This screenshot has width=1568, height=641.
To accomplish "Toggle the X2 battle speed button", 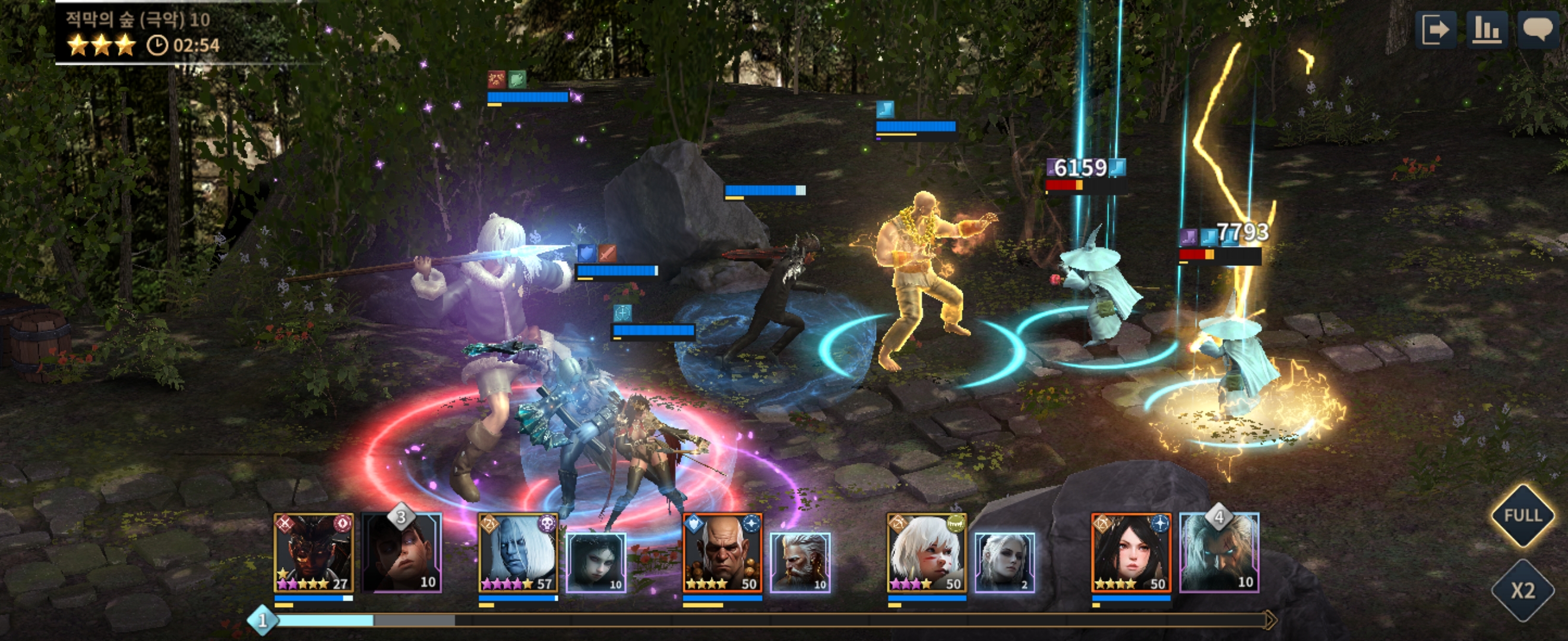I will pyautogui.click(x=1523, y=591).
